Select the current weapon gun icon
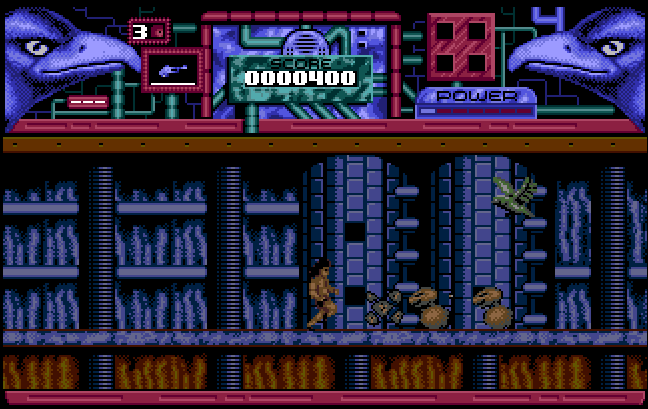Image resolution: width=648 pixels, height=409 pixels. [x=173, y=70]
